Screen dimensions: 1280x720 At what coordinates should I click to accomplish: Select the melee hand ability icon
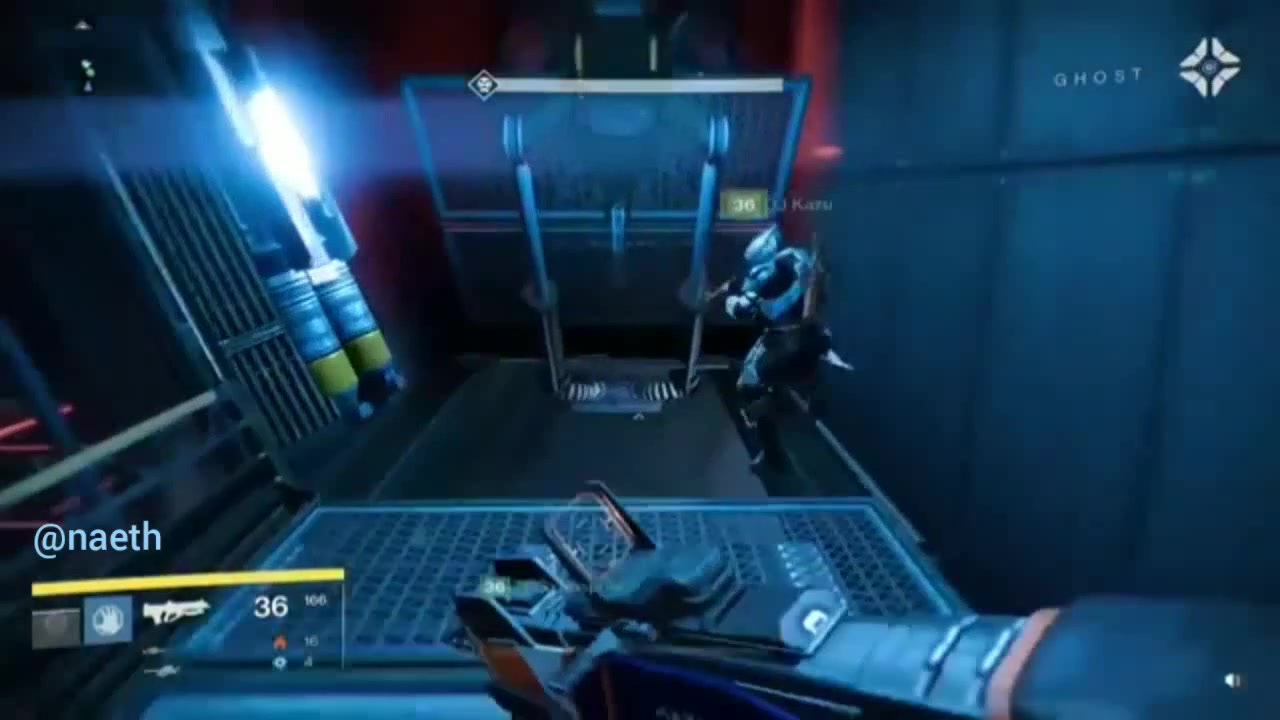pos(110,620)
